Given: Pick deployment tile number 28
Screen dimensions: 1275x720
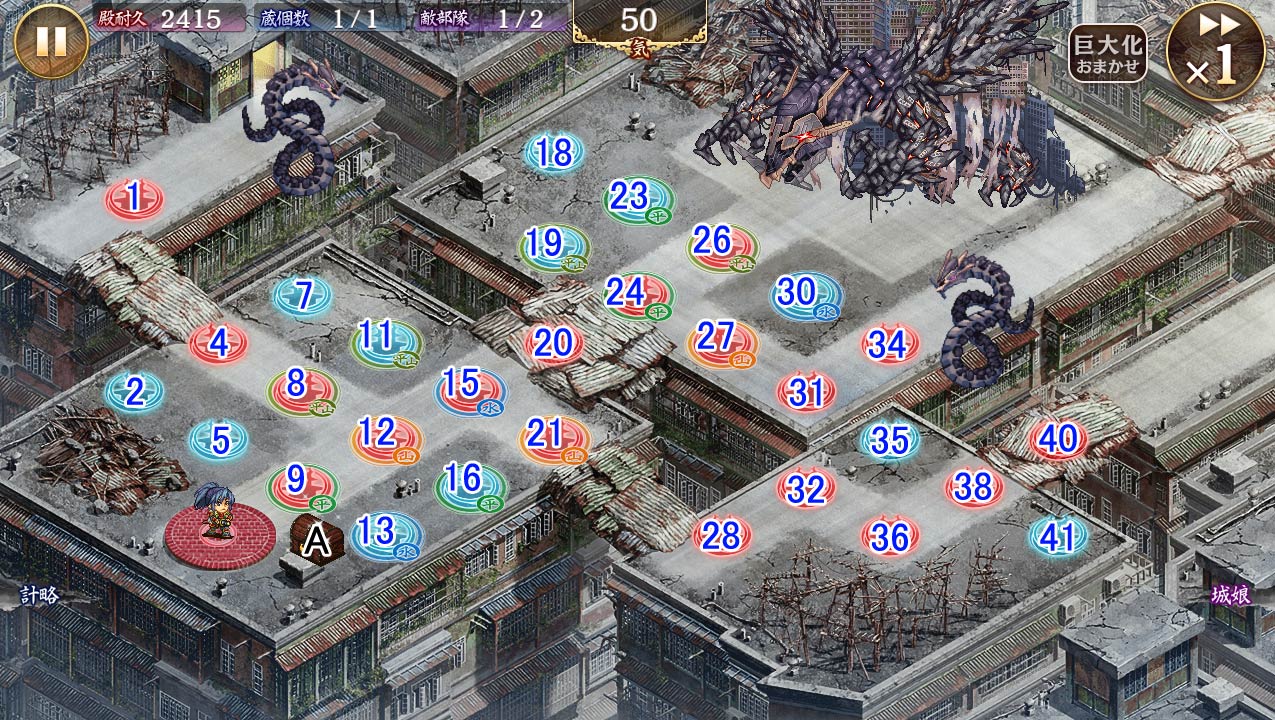Looking at the screenshot, I should click(721, 537).
